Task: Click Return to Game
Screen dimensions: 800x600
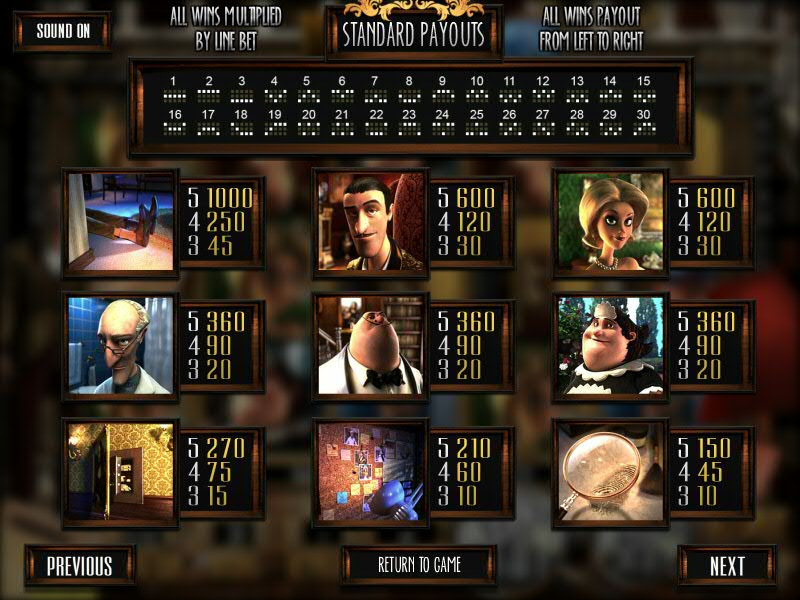Action: (419, 565)
